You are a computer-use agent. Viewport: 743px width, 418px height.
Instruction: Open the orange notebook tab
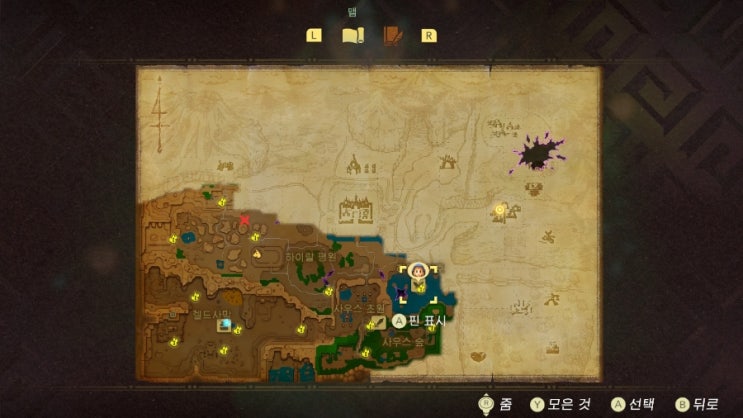tap(392, 36)
